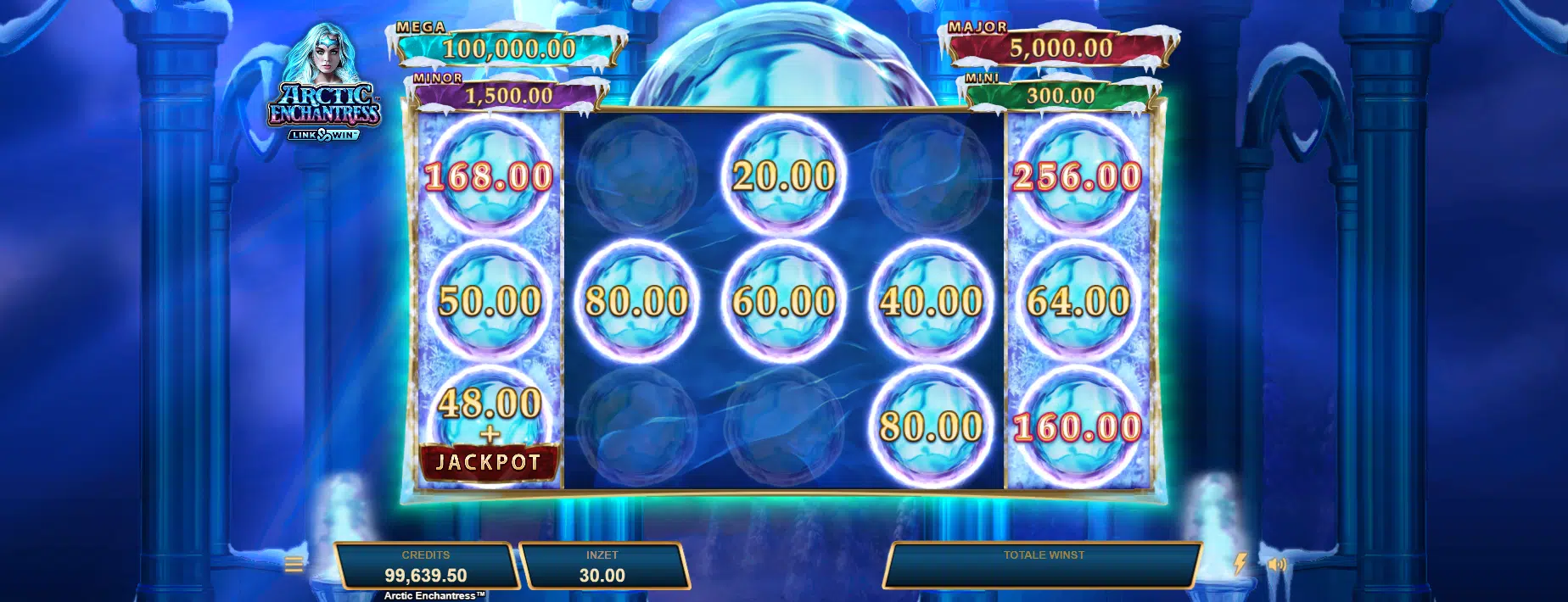Toggle the lightning bolt quick spin
Screen dimensions: 1568x602
(1240, 564)
